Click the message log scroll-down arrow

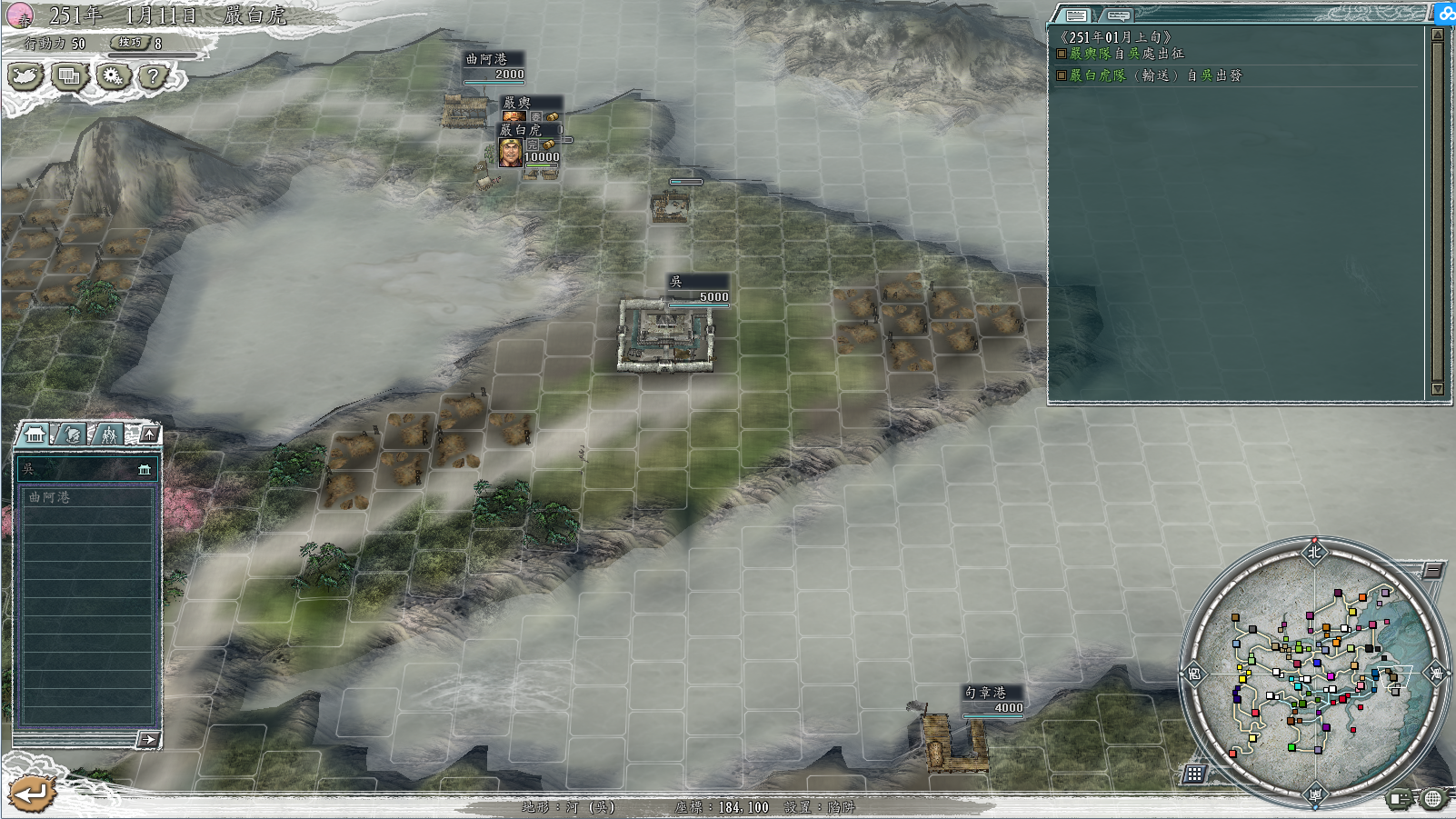[x=1437, y=389]
